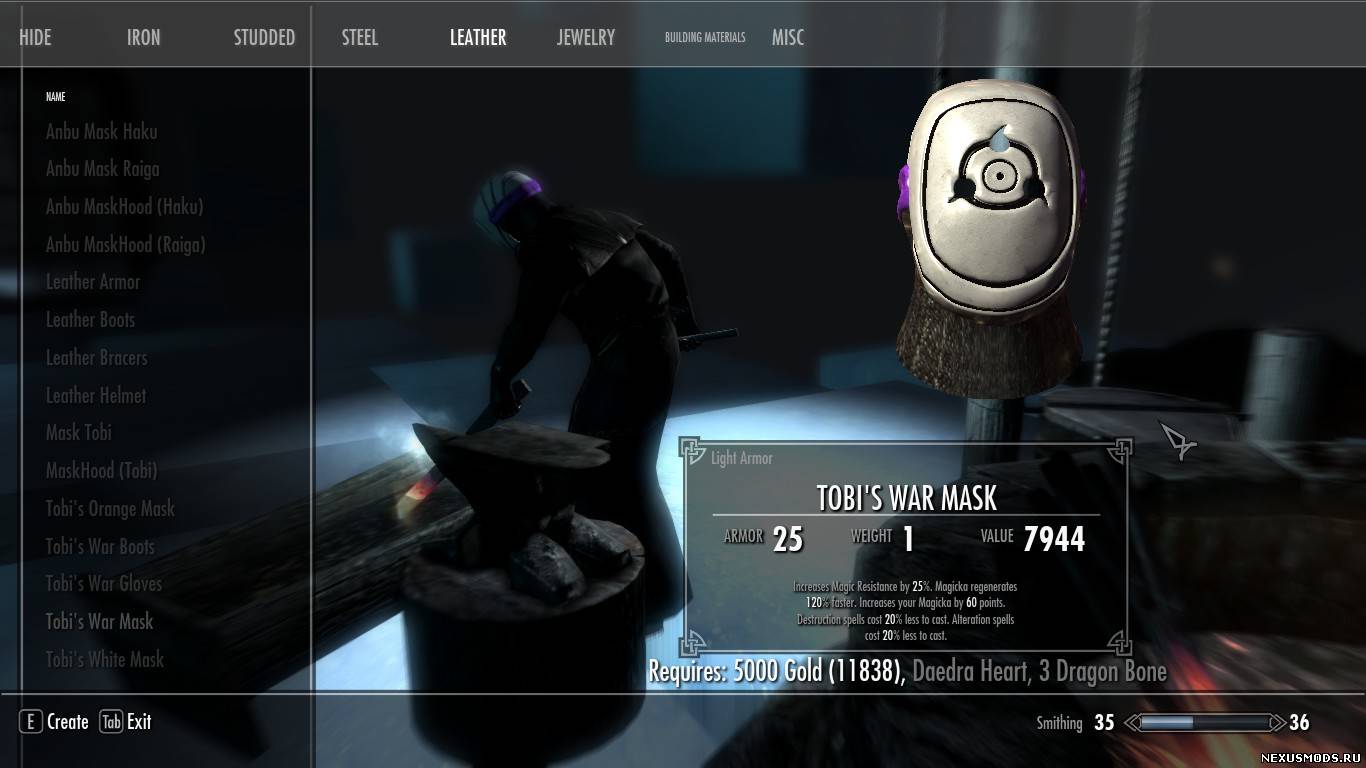Select Tobi's War Gloves recipe
1366x768 pixels.
click(x=104, y=584)
